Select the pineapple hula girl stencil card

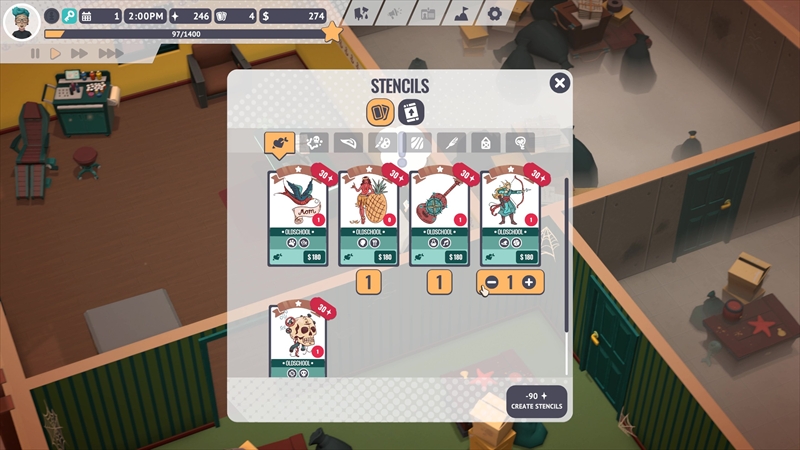369,217
